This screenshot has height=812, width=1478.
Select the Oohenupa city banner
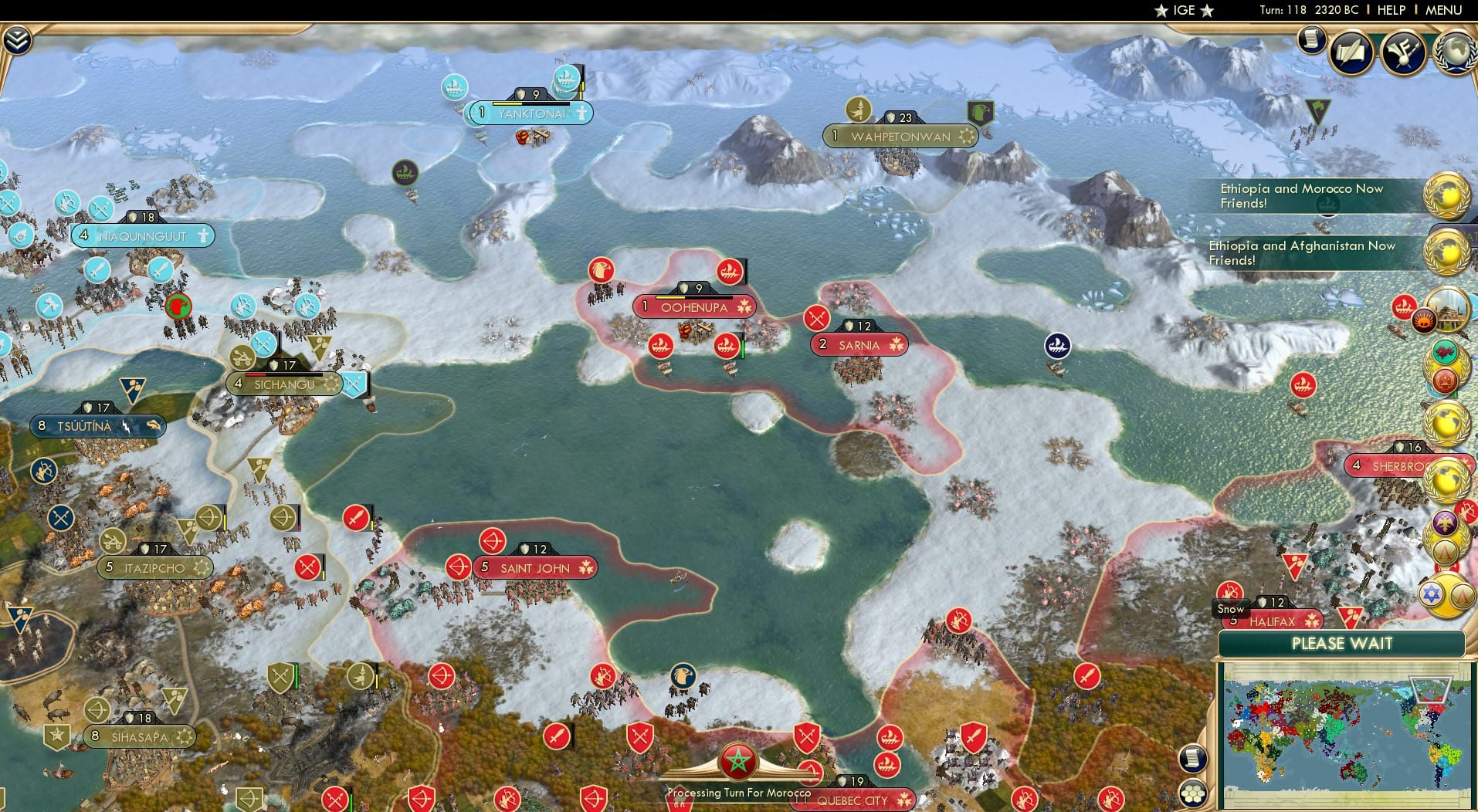pos(693,306)
